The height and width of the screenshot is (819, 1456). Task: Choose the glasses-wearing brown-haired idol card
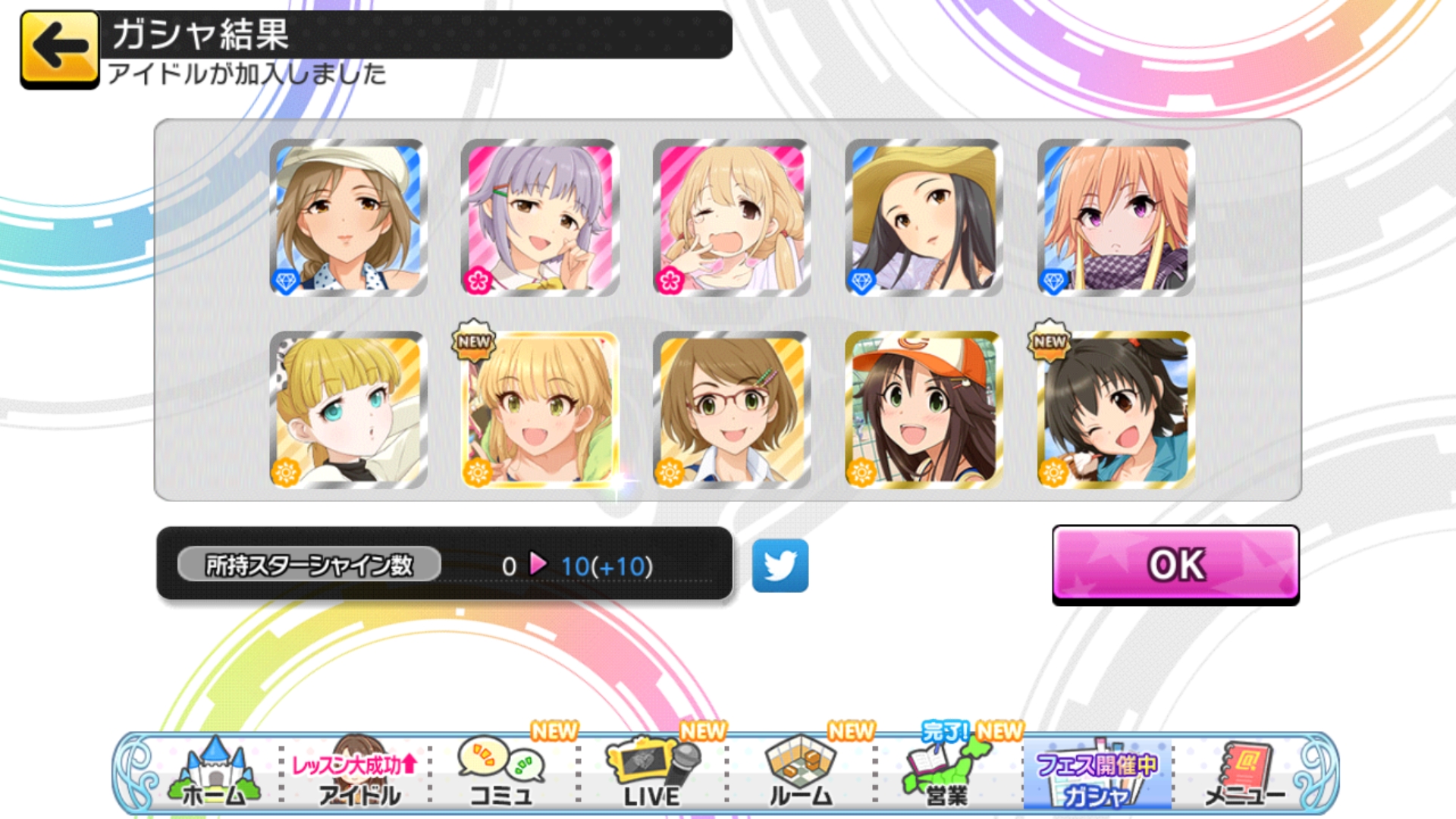point(732,409)
